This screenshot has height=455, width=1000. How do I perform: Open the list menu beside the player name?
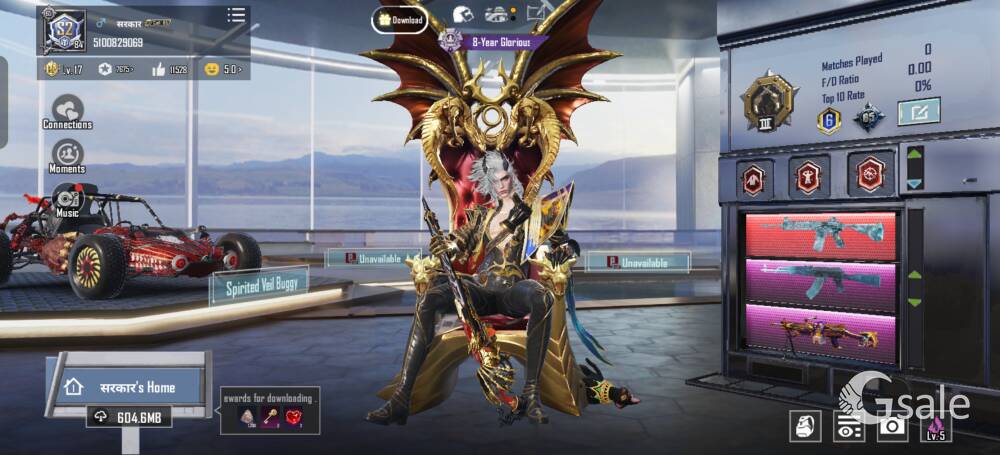(x=236, y=15)
